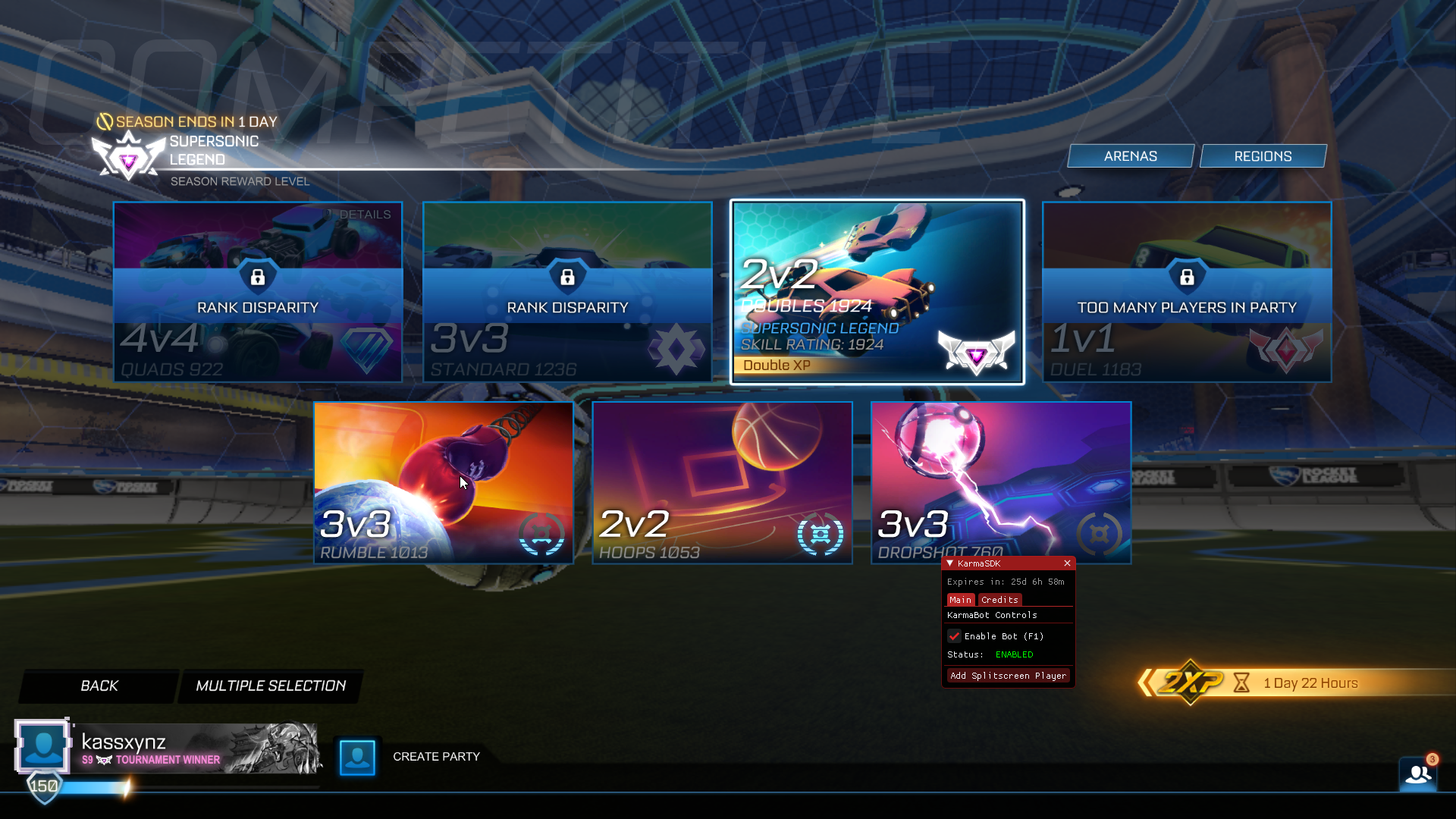Close the KarmaSDK overlay window
Viewport: 1456px width, 819px height.
(x=1067, y=563)
